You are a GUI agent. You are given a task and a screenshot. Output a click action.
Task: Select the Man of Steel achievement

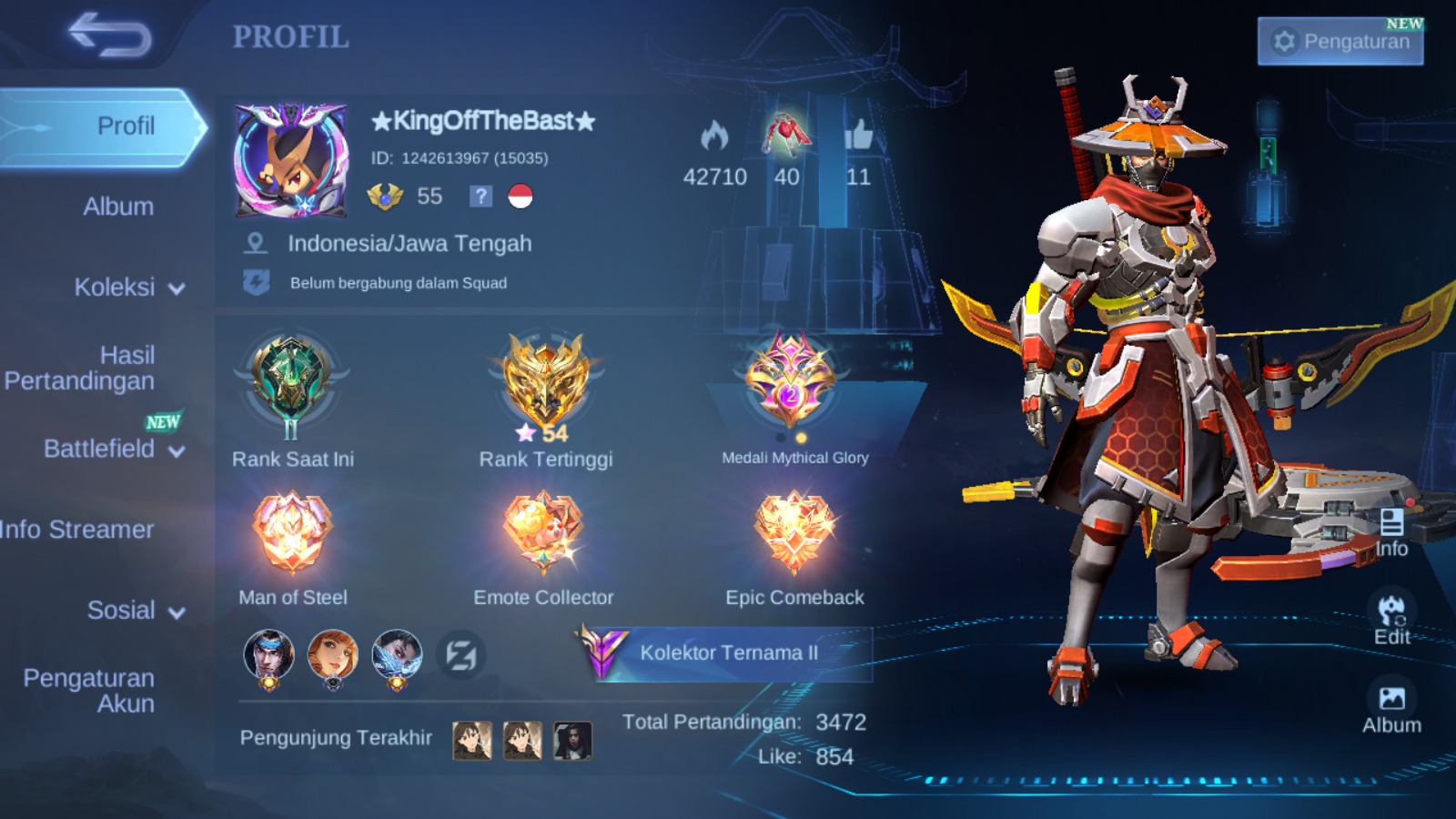coord(292,533)
